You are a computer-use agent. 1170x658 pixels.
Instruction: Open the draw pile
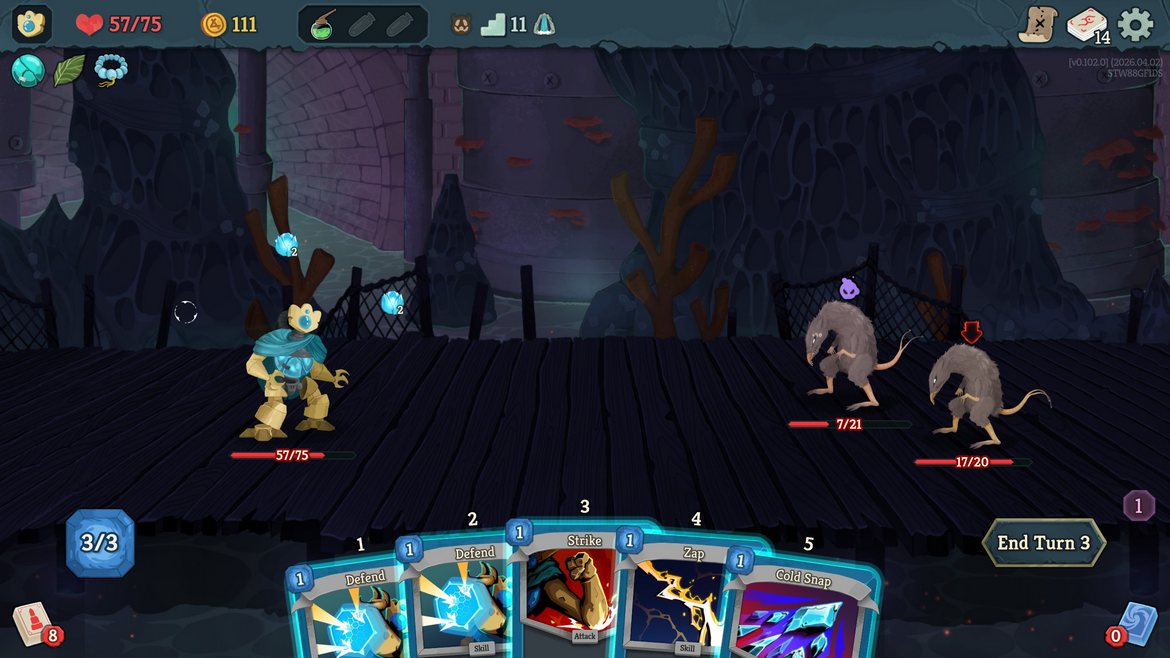click(32, 622)
